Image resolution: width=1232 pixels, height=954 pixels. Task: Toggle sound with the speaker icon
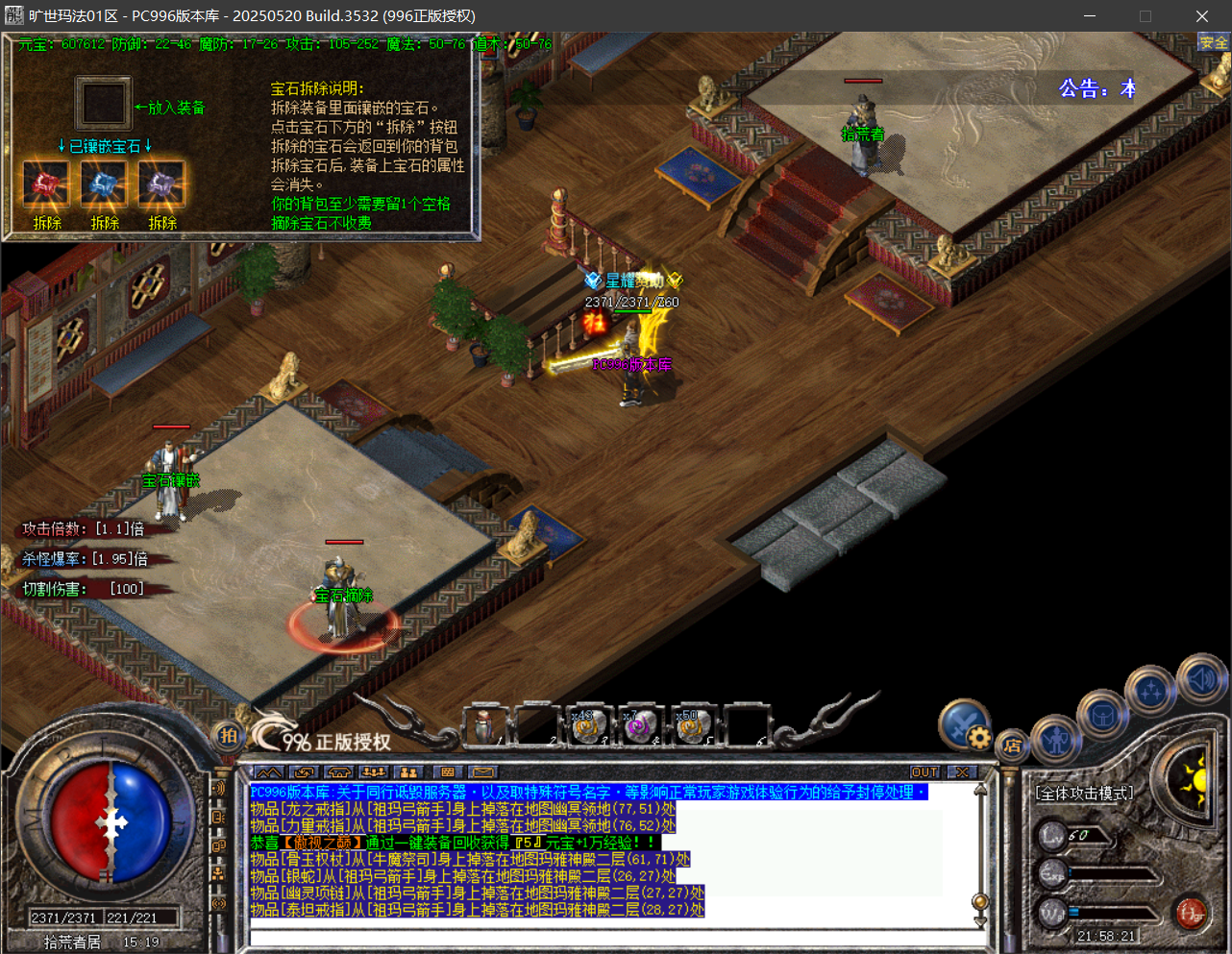click(1200, 678)
